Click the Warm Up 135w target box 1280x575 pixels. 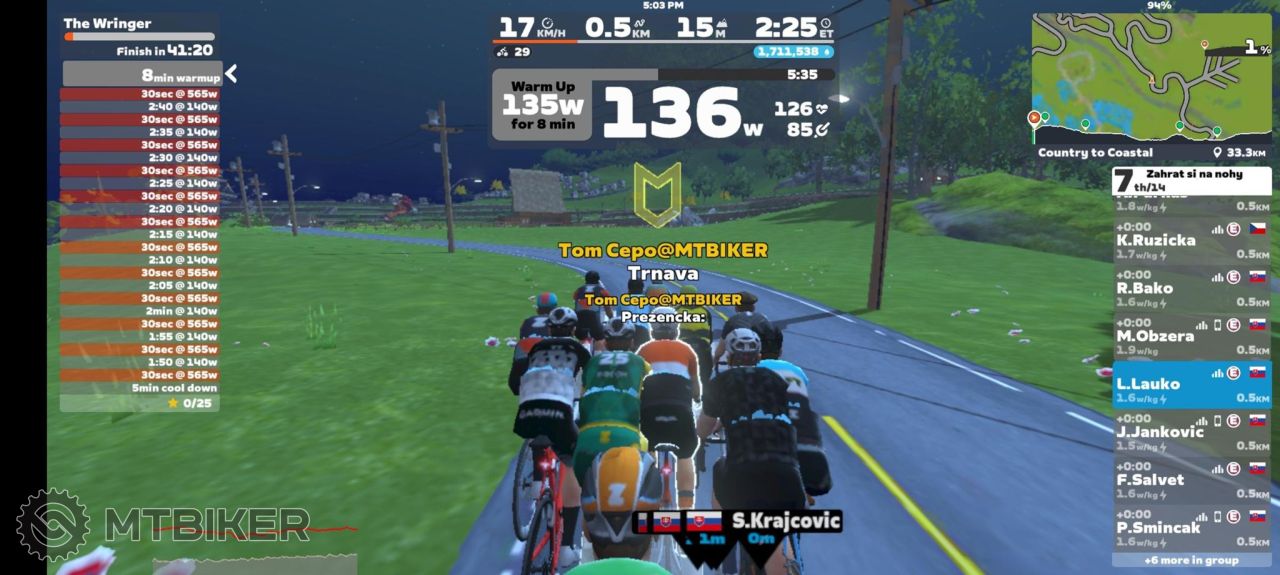[541, 105]
